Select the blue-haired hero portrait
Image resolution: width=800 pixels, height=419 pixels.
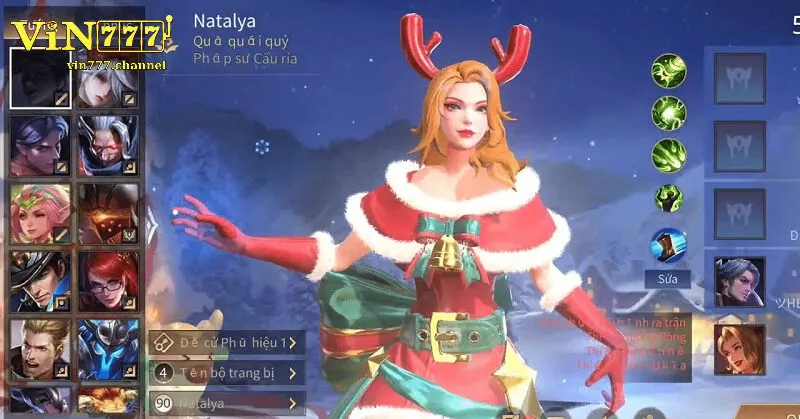40,142
